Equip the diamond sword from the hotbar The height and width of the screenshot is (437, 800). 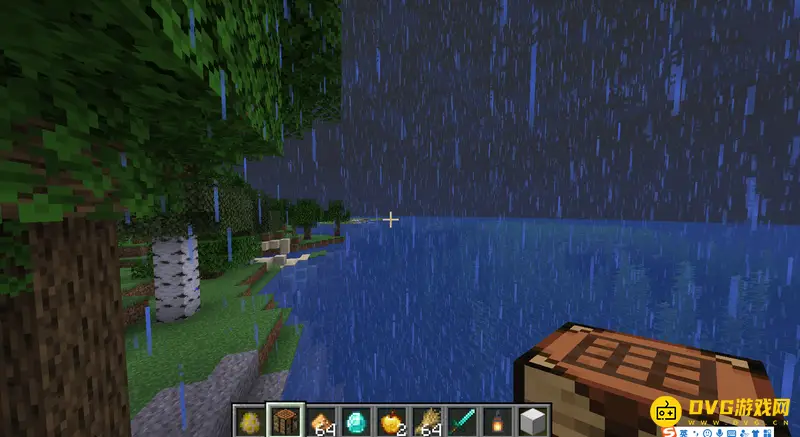[x=462, y=421]
